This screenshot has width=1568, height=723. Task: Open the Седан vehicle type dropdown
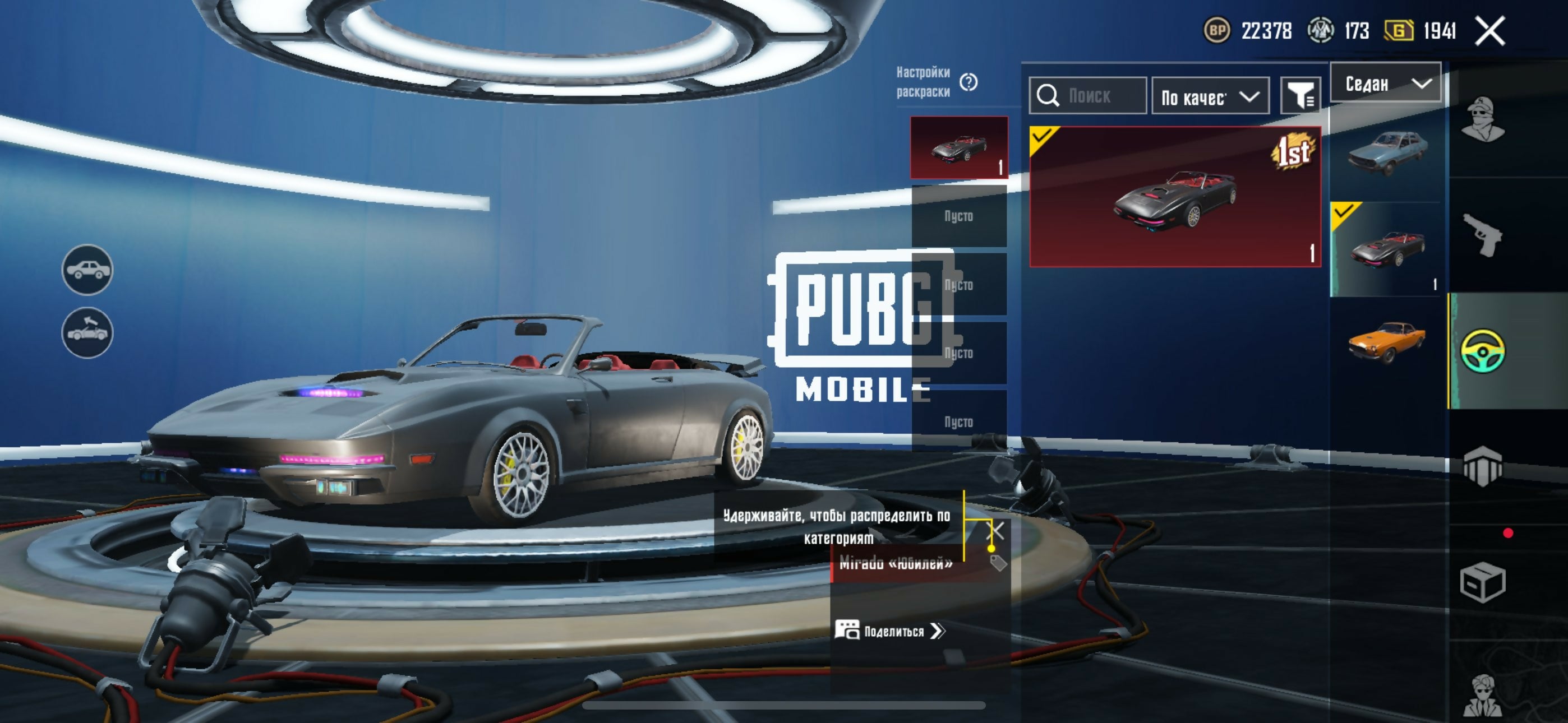point(1385,83)
